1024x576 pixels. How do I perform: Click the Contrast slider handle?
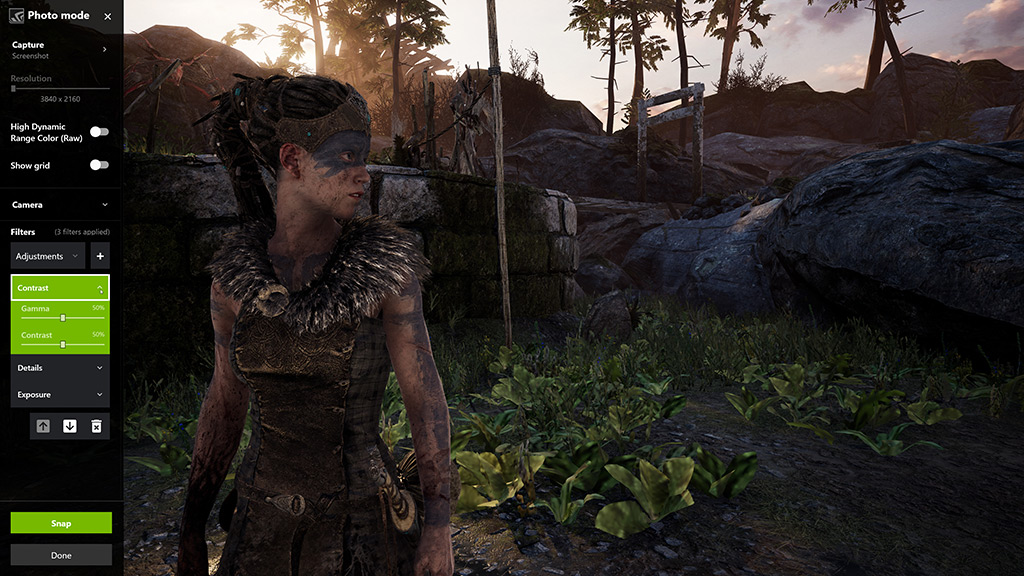point(63,344)
